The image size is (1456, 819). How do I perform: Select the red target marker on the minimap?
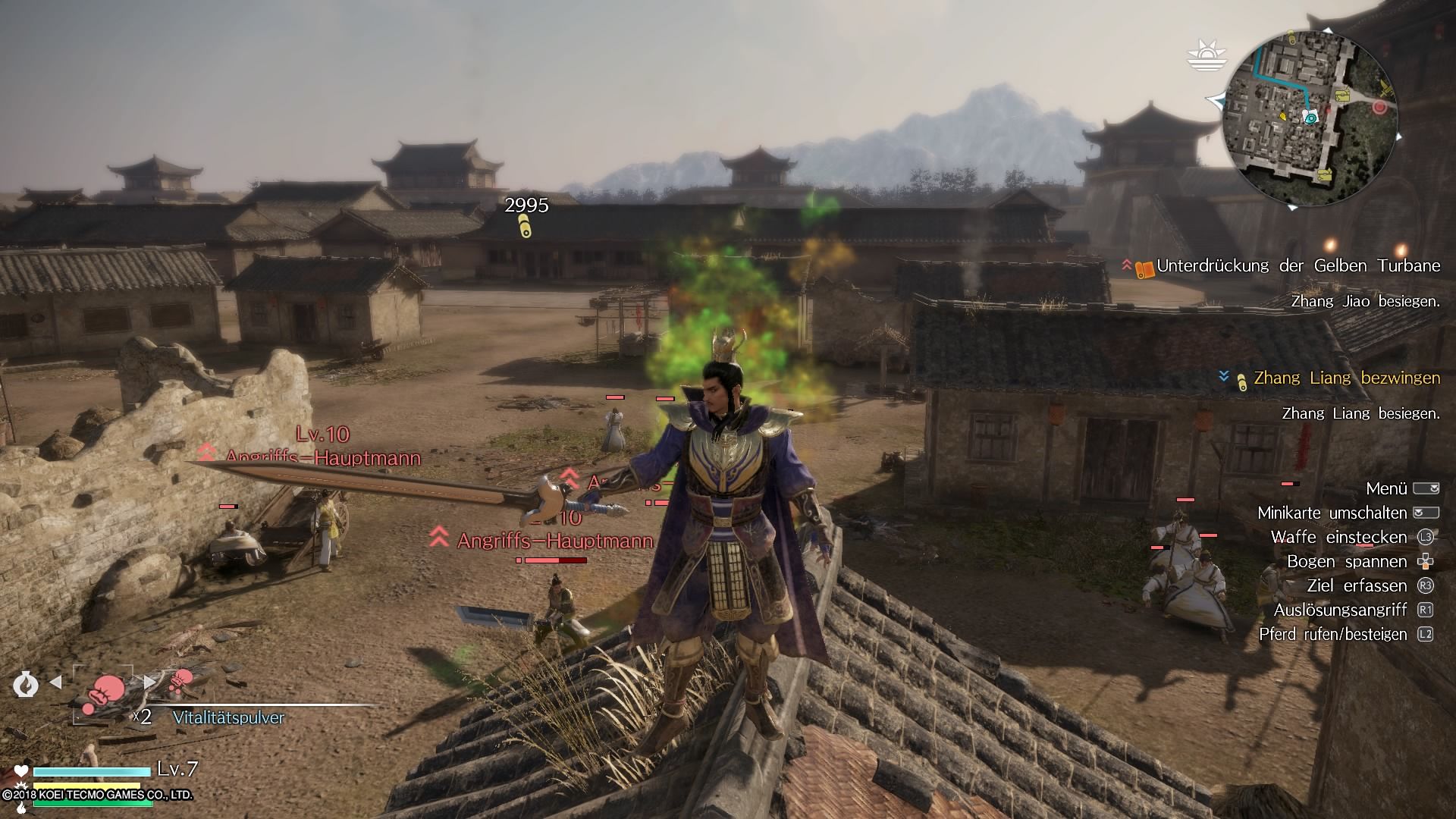1379,108
